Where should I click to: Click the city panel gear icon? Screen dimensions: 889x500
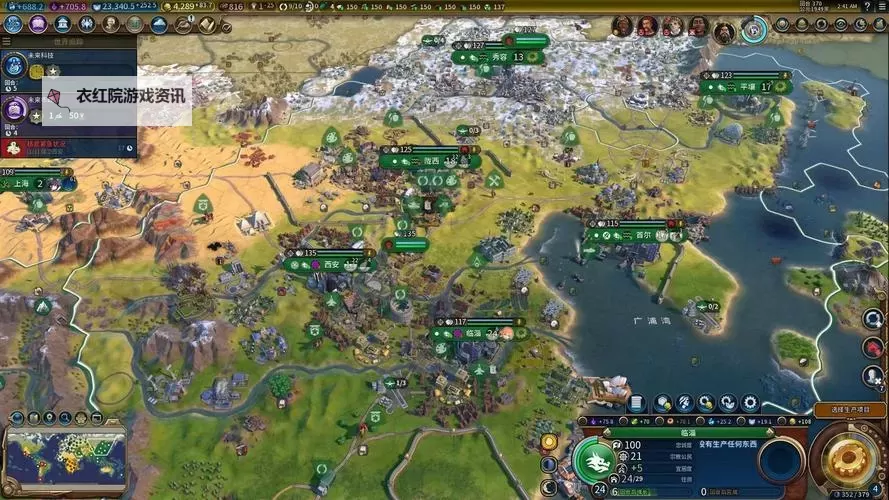pyautogui.click(x=750, y=403)
